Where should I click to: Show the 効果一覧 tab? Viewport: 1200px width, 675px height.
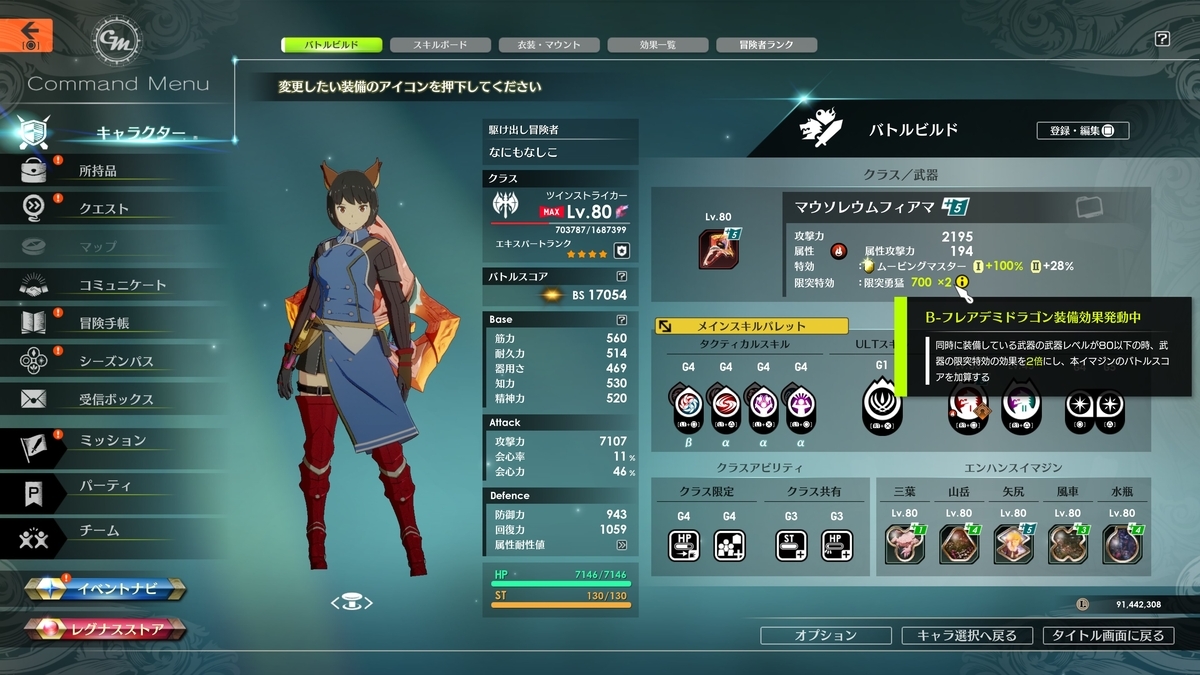tap(657, 45)
